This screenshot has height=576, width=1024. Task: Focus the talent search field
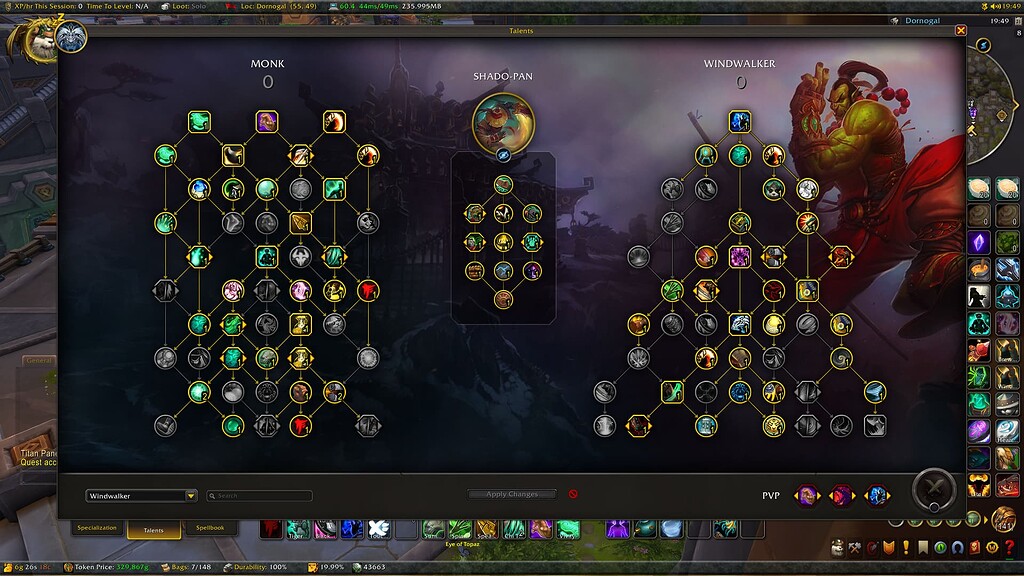click(262, 496)
